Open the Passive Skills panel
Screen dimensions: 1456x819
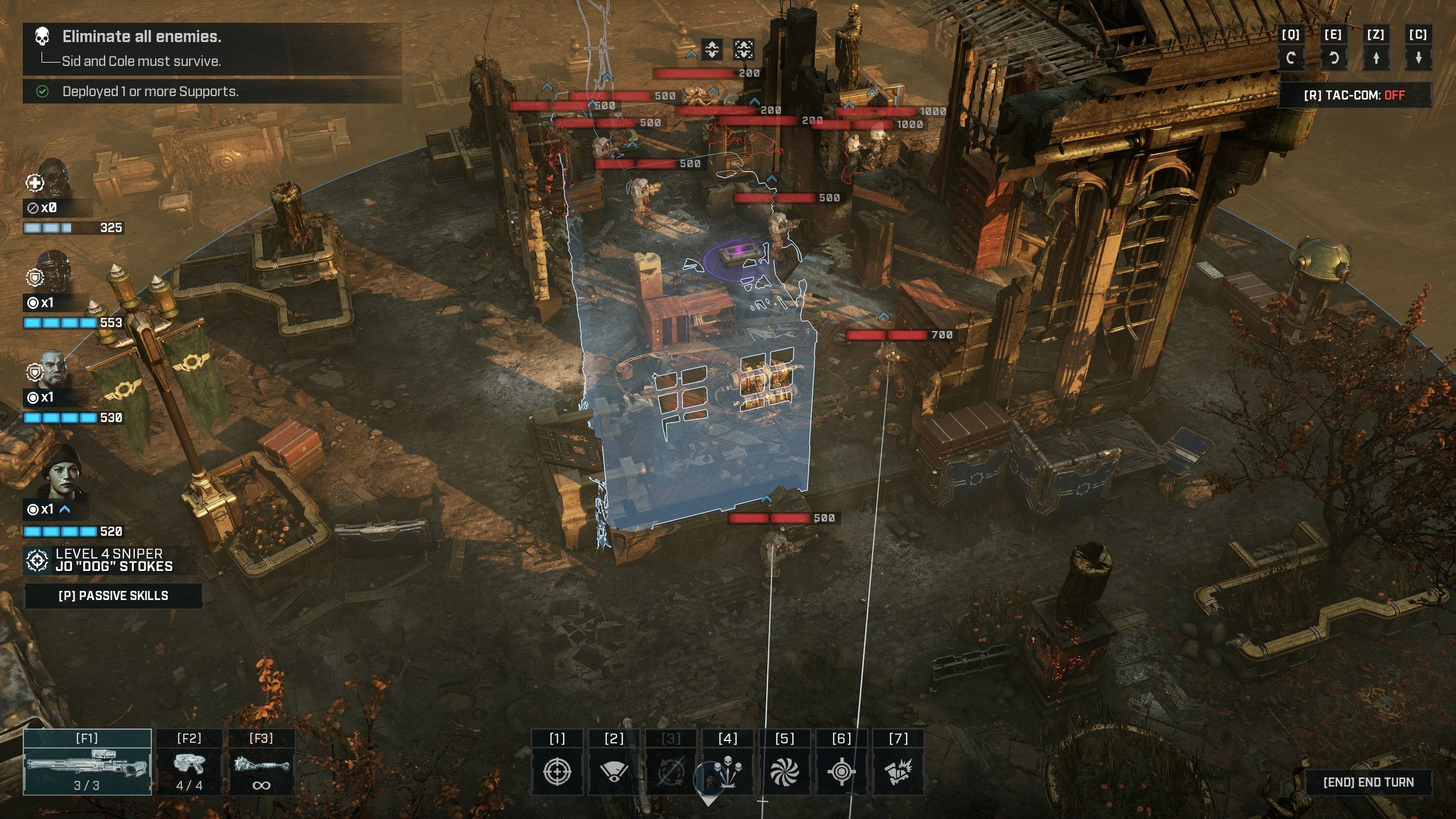pos(113,595)
